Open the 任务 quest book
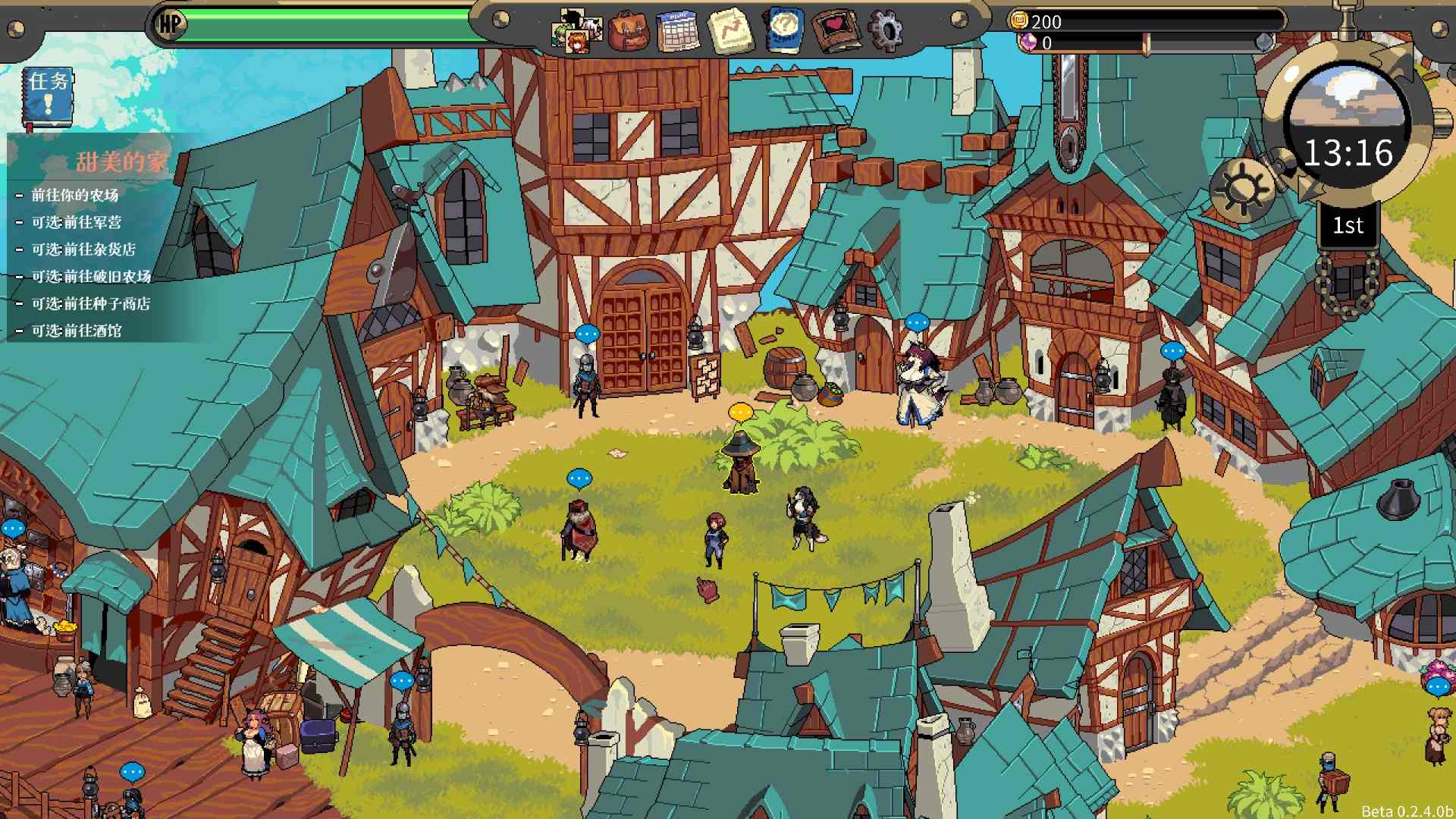The height and width of the screenshot is (819, 1456). (49, 98)
